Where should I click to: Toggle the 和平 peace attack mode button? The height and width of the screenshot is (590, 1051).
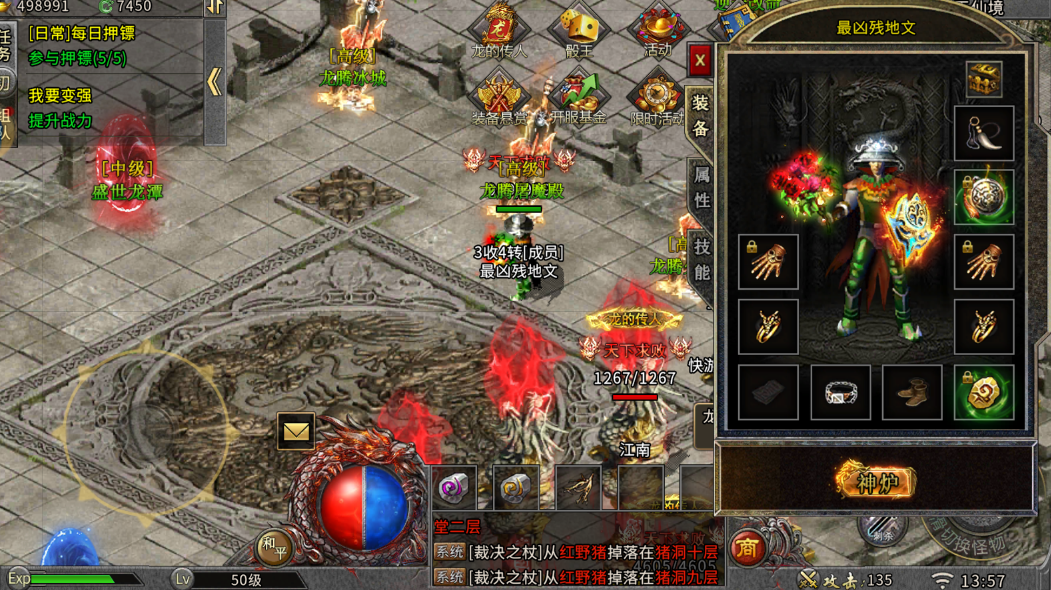point(273,547)
